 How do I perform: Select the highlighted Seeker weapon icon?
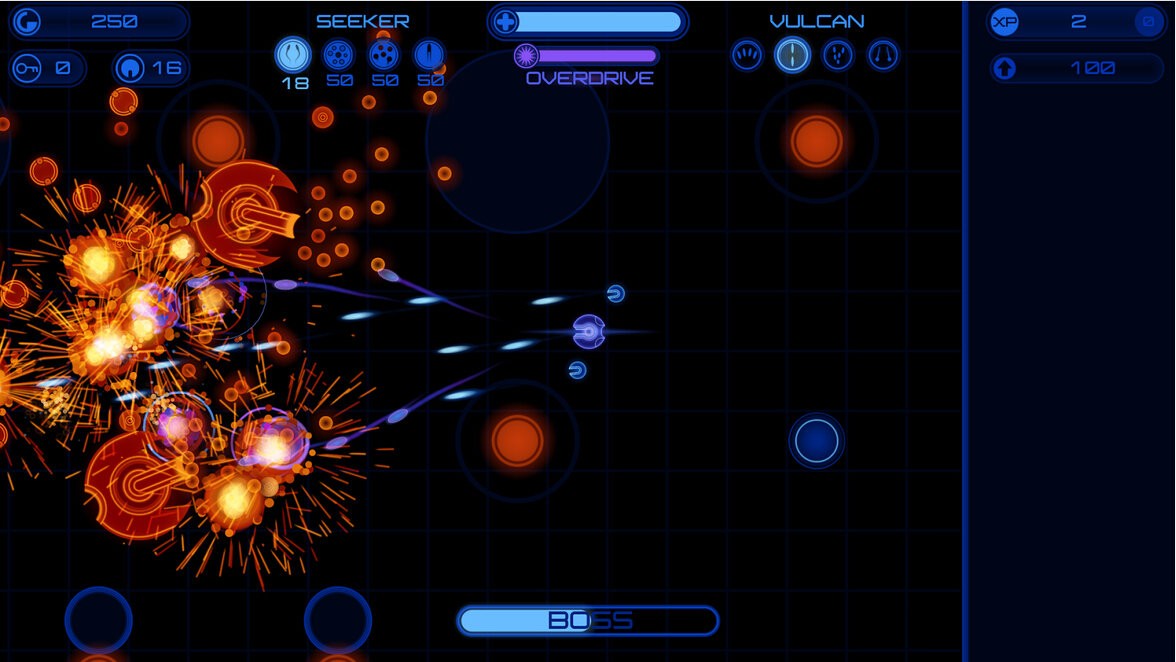click(293, 54)
